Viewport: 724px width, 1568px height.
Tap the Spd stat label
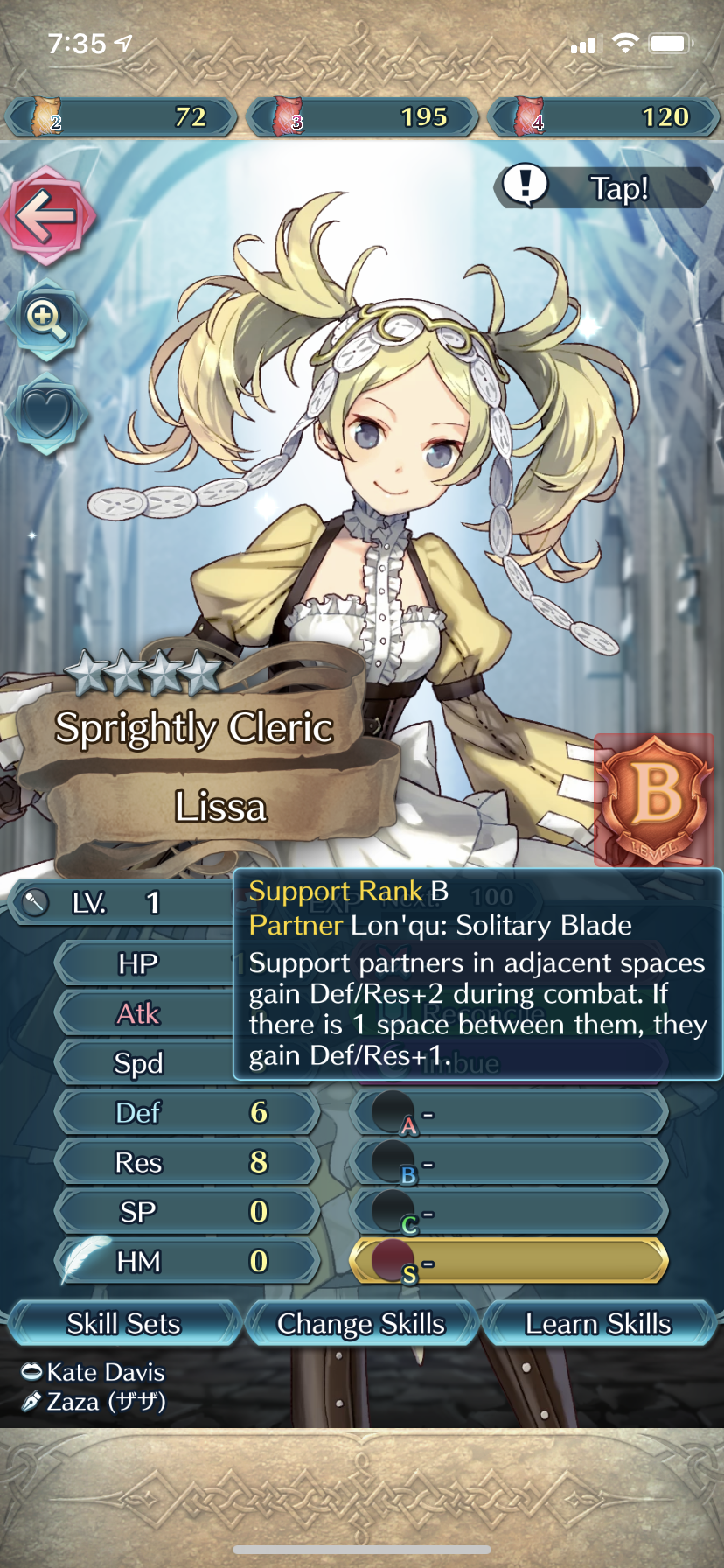click(140, 1063)
